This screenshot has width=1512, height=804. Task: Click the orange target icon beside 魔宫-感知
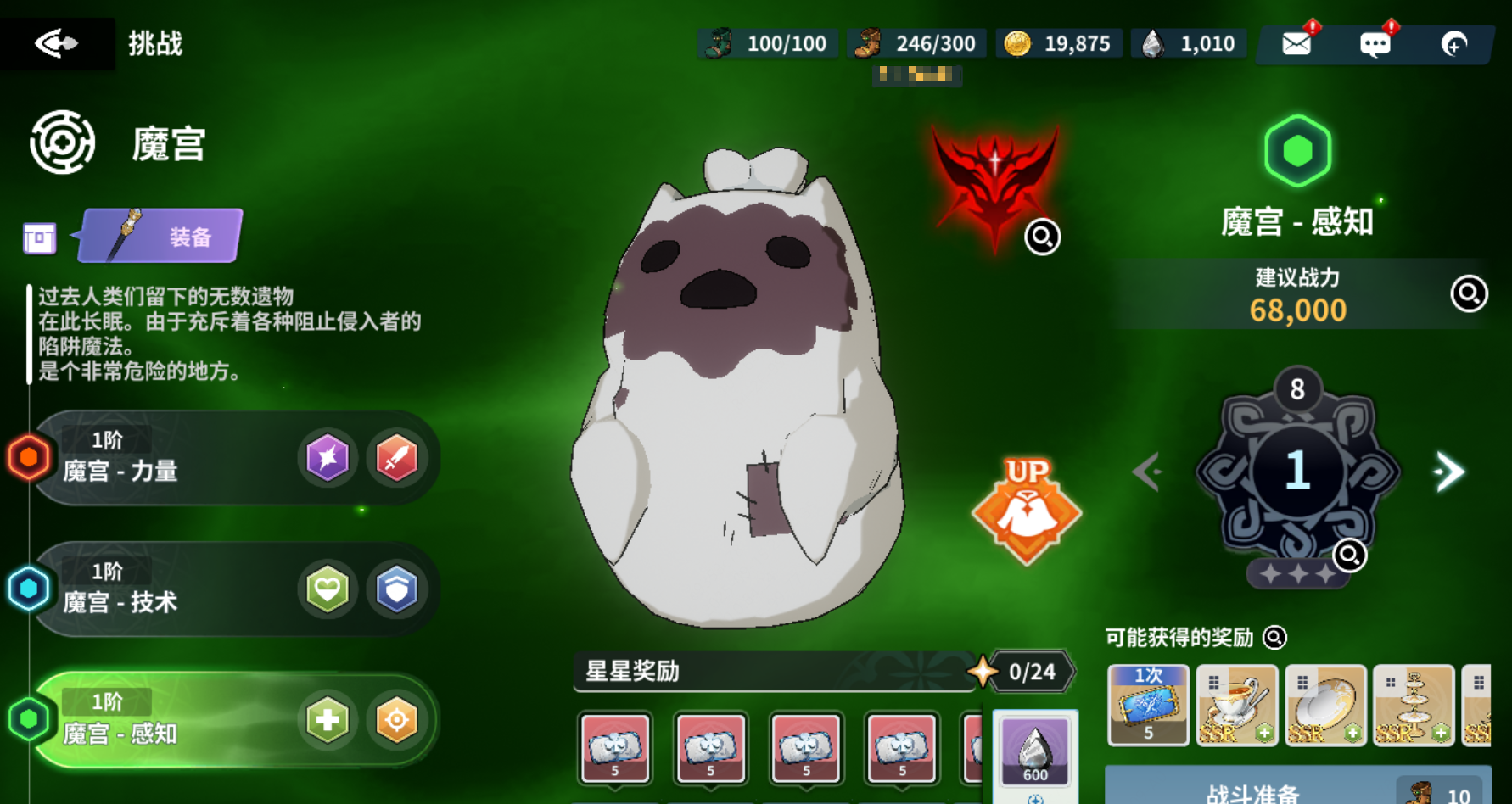(x=396, y=720)
